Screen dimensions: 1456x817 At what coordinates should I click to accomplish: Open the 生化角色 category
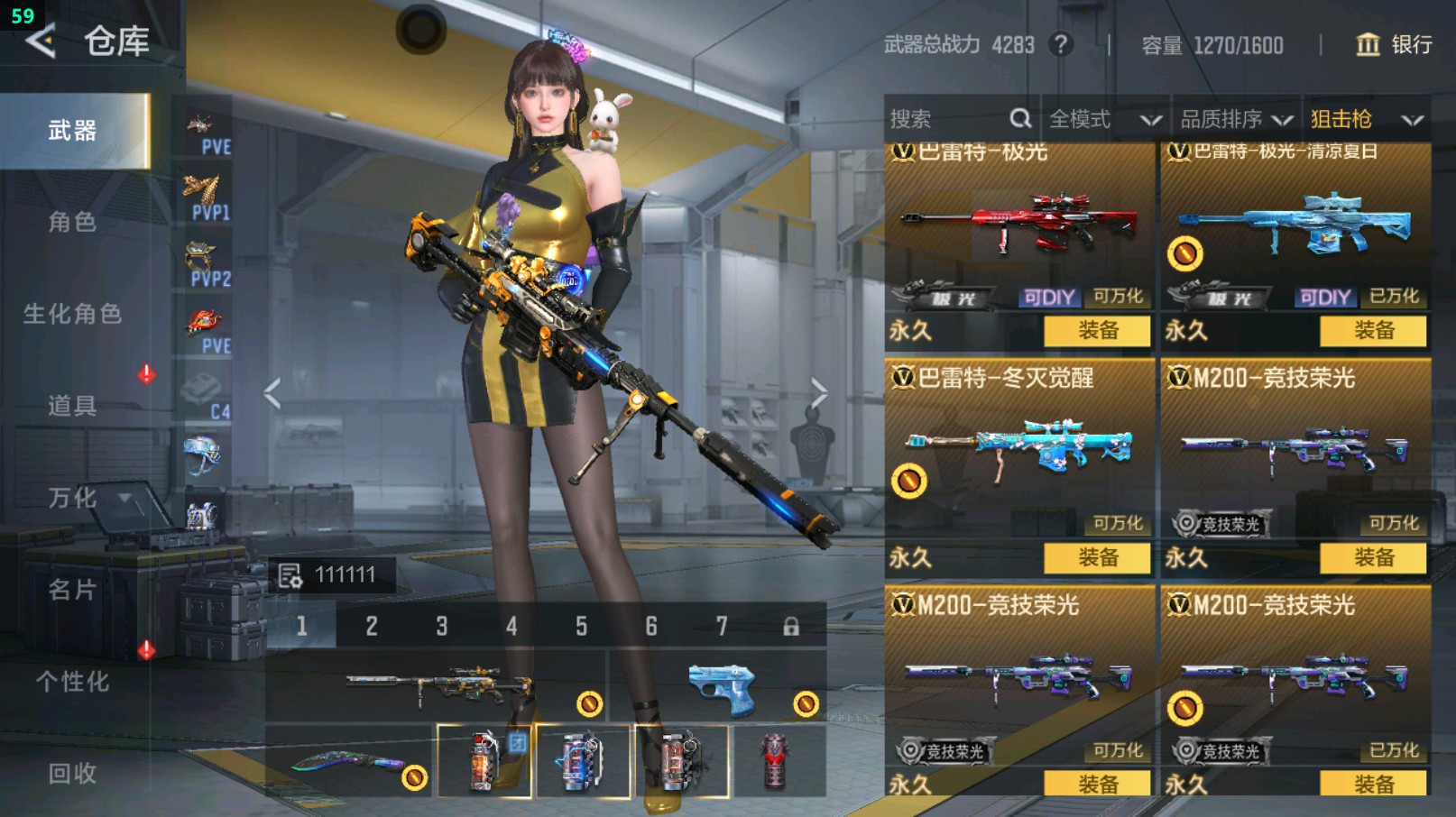[72, 314]
